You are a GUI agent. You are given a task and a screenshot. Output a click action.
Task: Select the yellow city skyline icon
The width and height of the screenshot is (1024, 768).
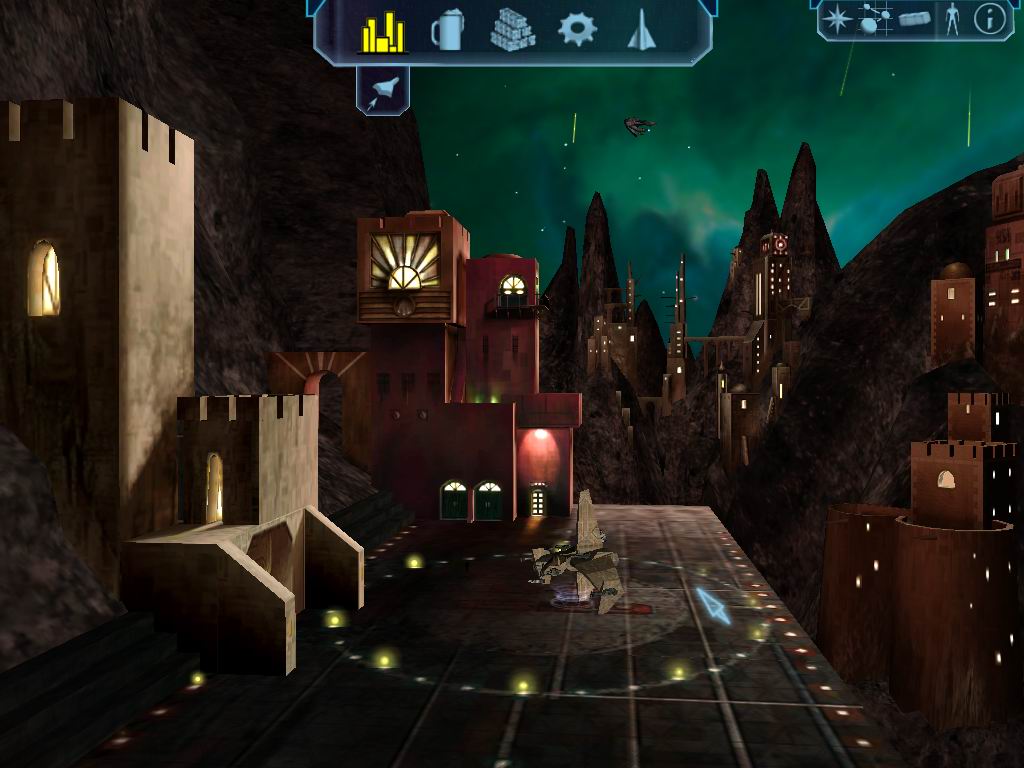coord(383,31)
